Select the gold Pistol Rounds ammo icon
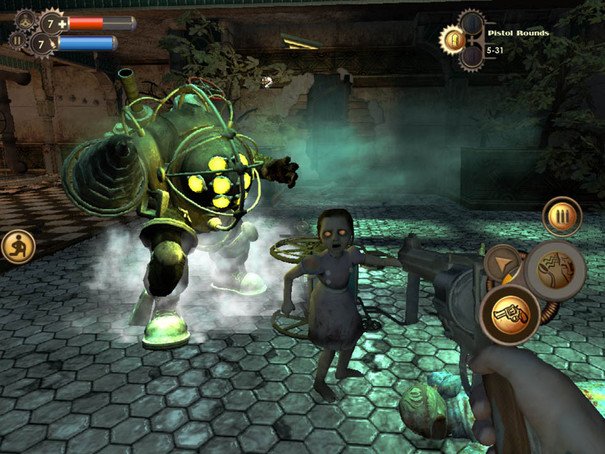Image resolution: width=605 pixels, height=454 pixels. [x=453, y=39]
